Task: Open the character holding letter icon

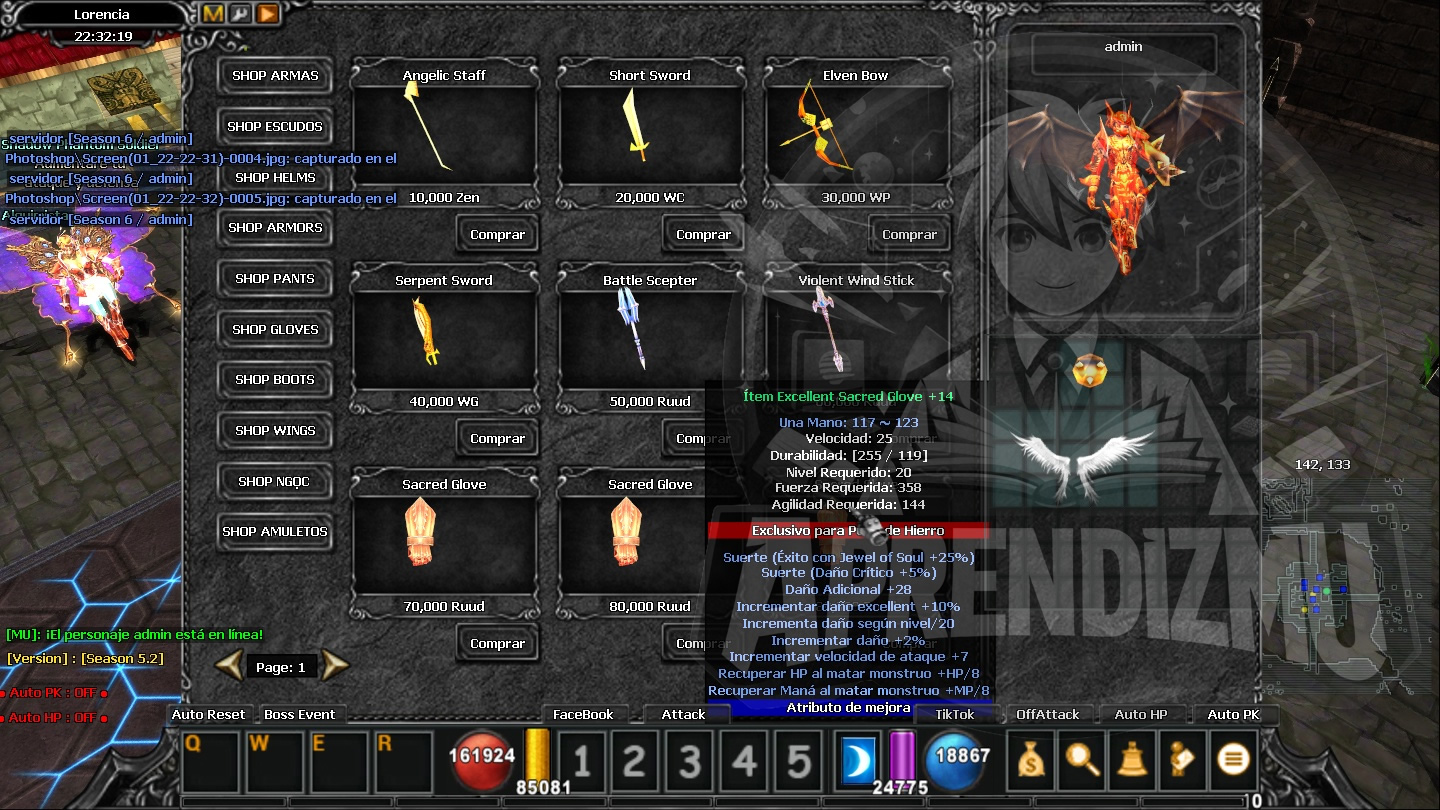Action: pos(1182,760)
